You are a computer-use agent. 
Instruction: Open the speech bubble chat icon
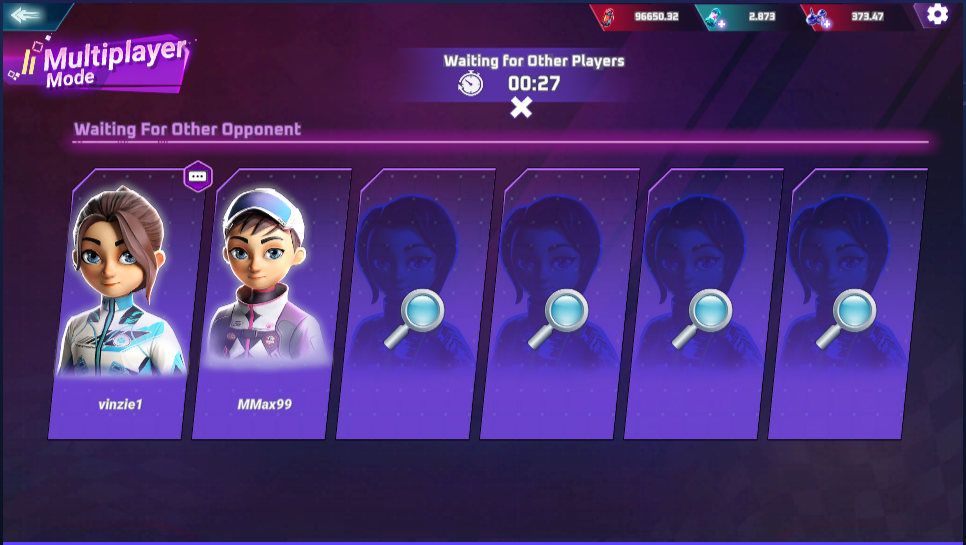(198, 176)
